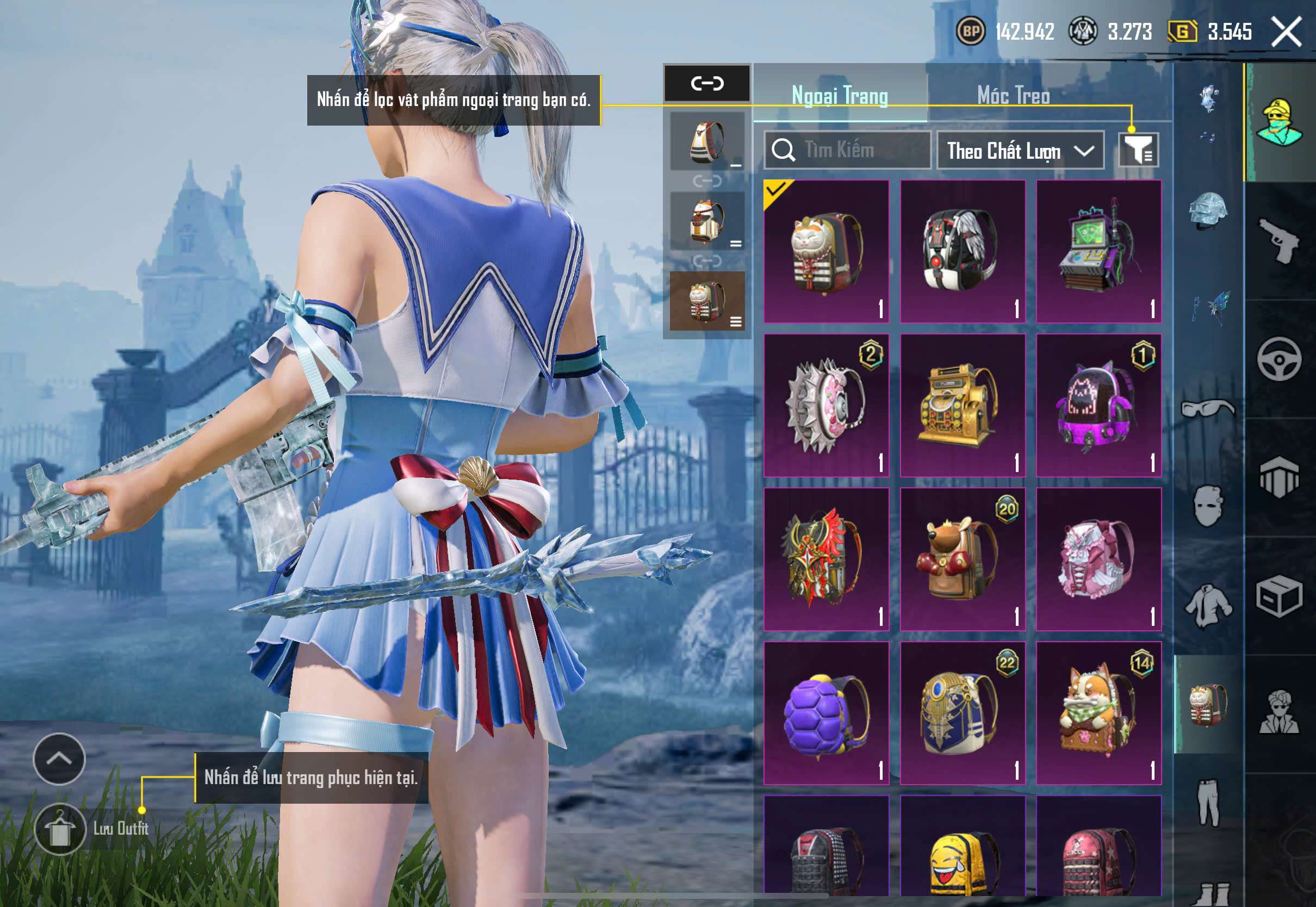Click the link chain button
The image size is (1316, 907).
coord(707,84)
